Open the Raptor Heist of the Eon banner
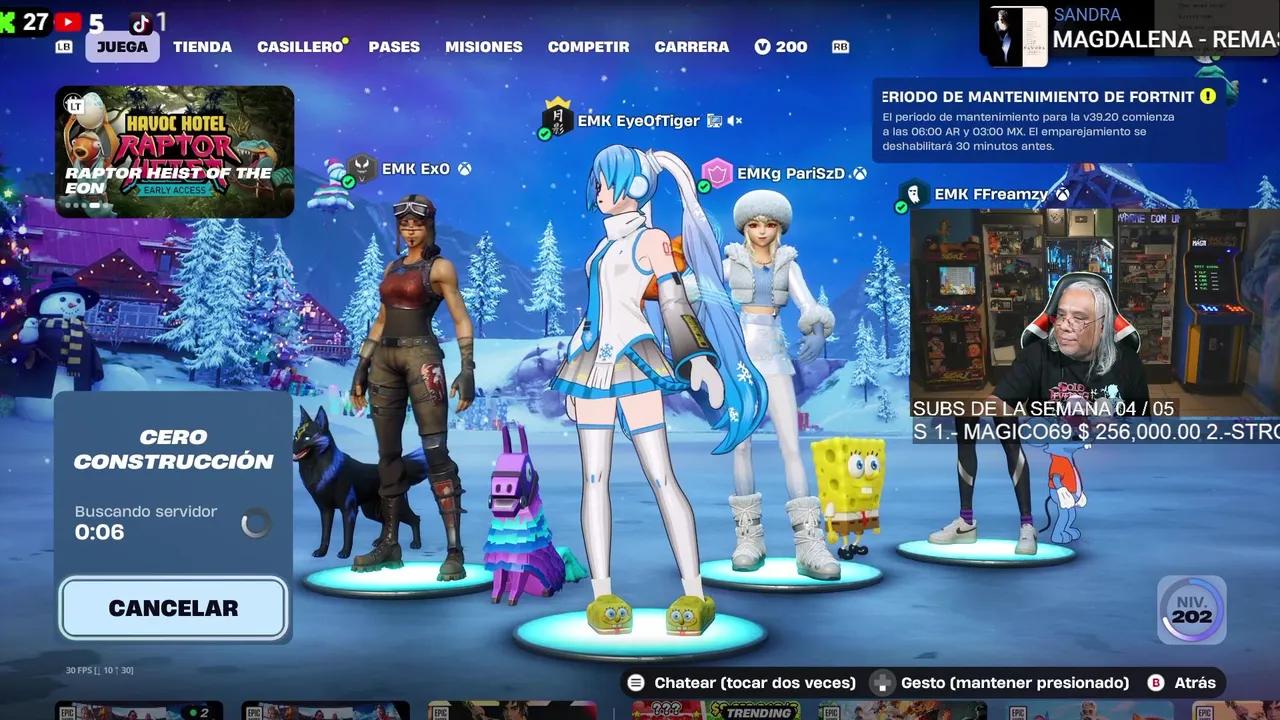Viewport: 1280px width, 720px height. click(x=175, y=152)
